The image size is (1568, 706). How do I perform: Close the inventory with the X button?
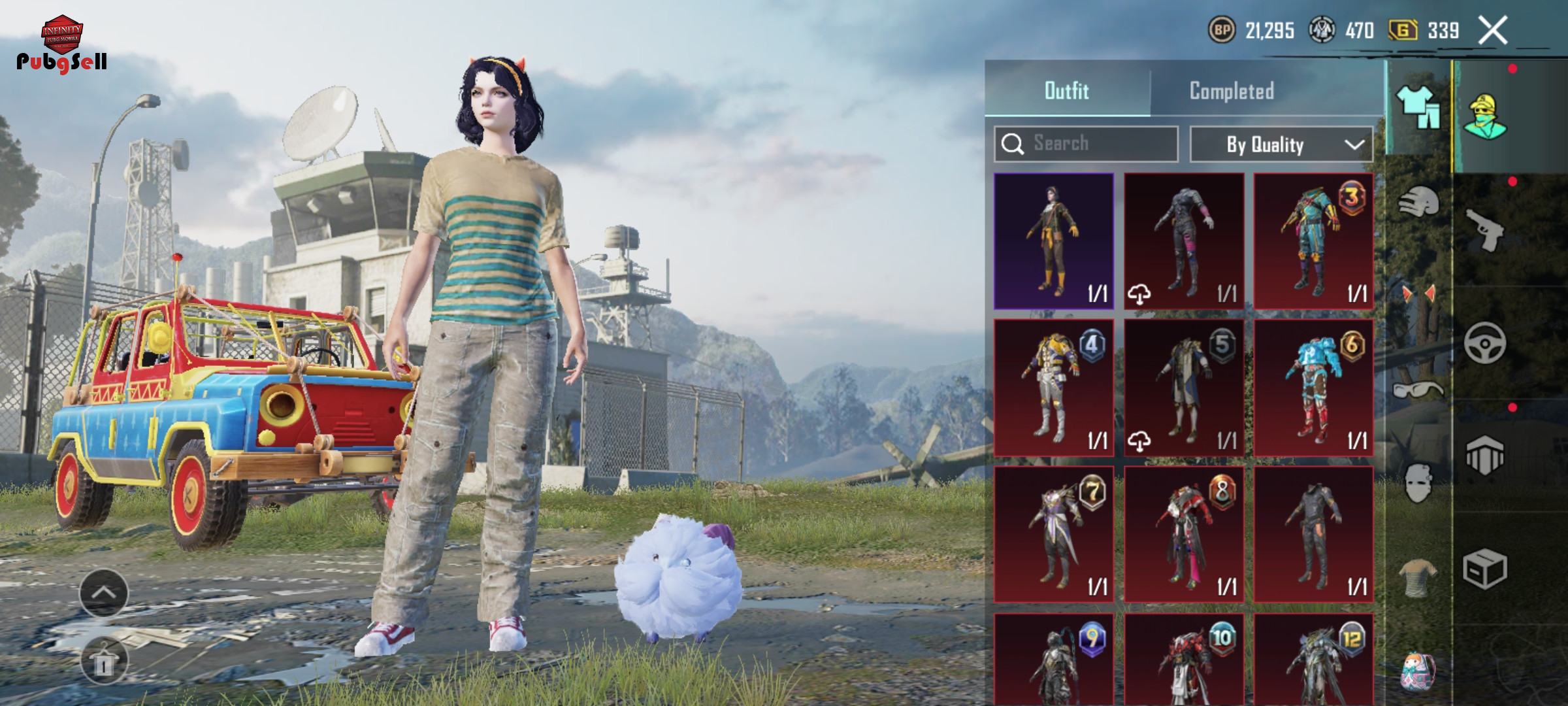coord(1492,31)
